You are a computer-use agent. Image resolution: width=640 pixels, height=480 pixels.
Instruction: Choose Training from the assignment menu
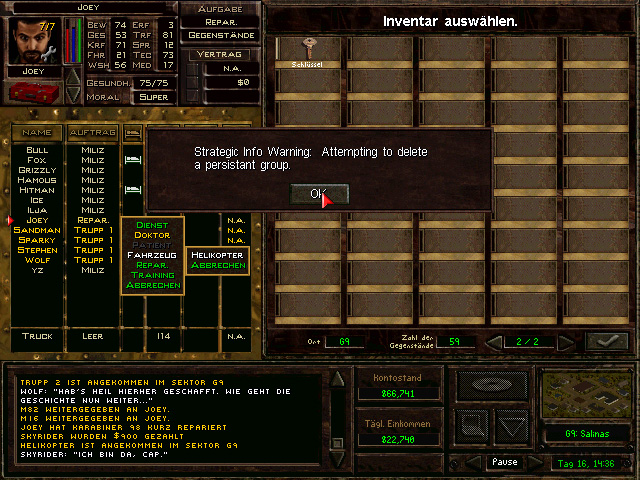(152, 275)
